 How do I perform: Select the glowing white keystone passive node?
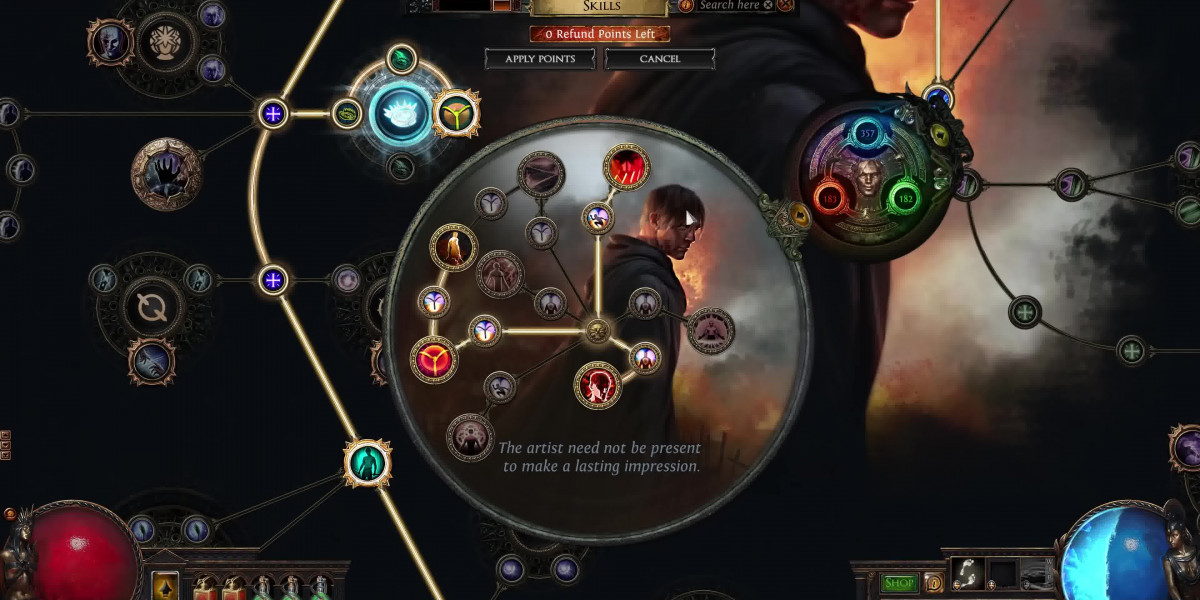tap(399, 111)
